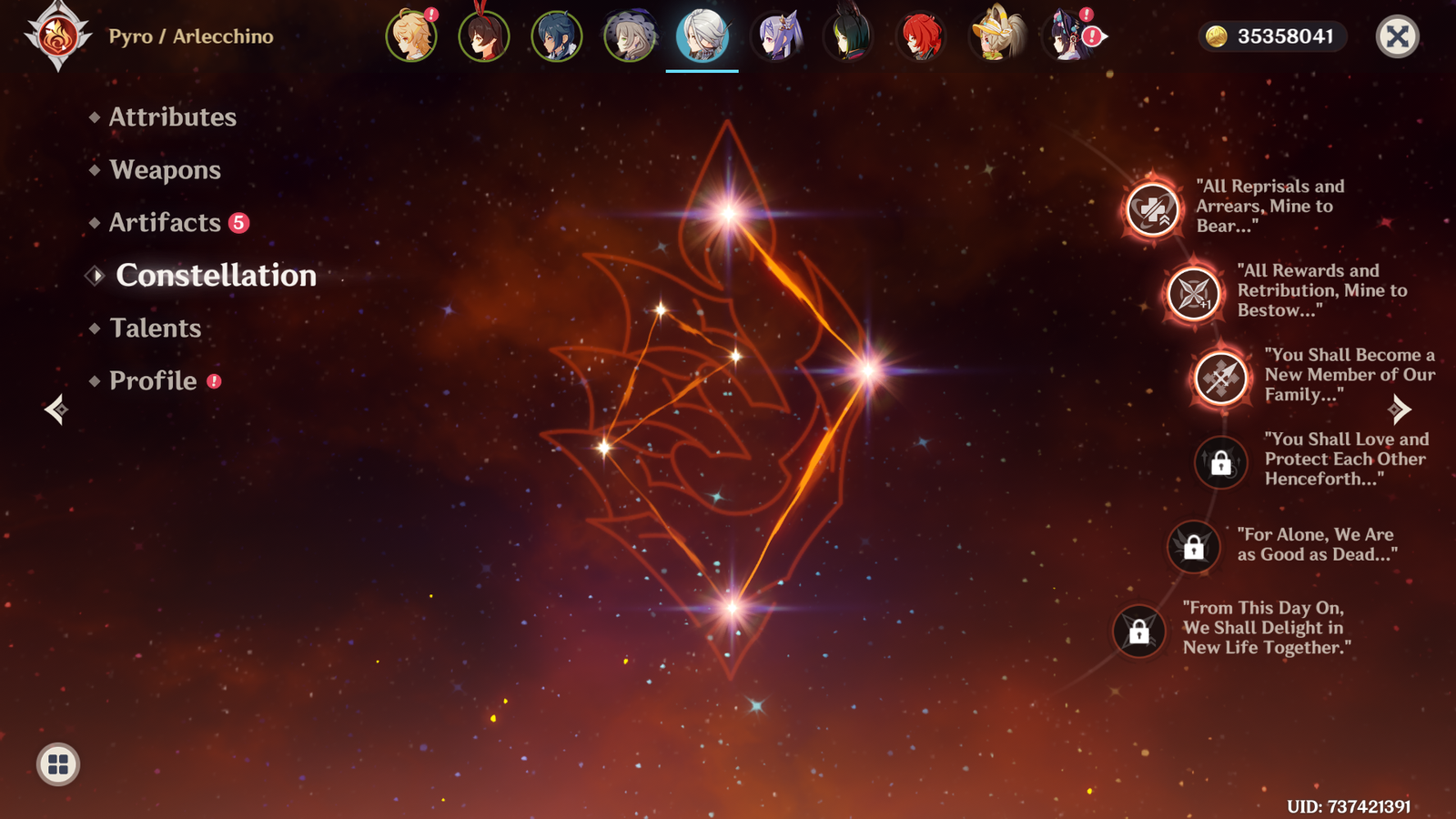Go to the next character with right arrow
The image size is (1456, 819).
(1400, 409)
